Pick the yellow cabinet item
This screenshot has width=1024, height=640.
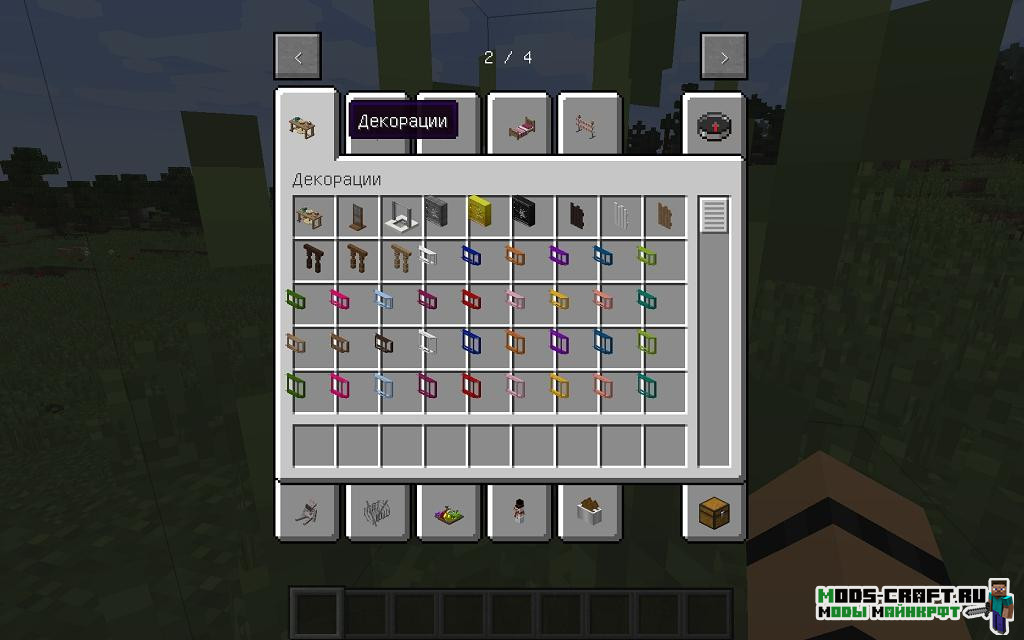coord(482,214)
